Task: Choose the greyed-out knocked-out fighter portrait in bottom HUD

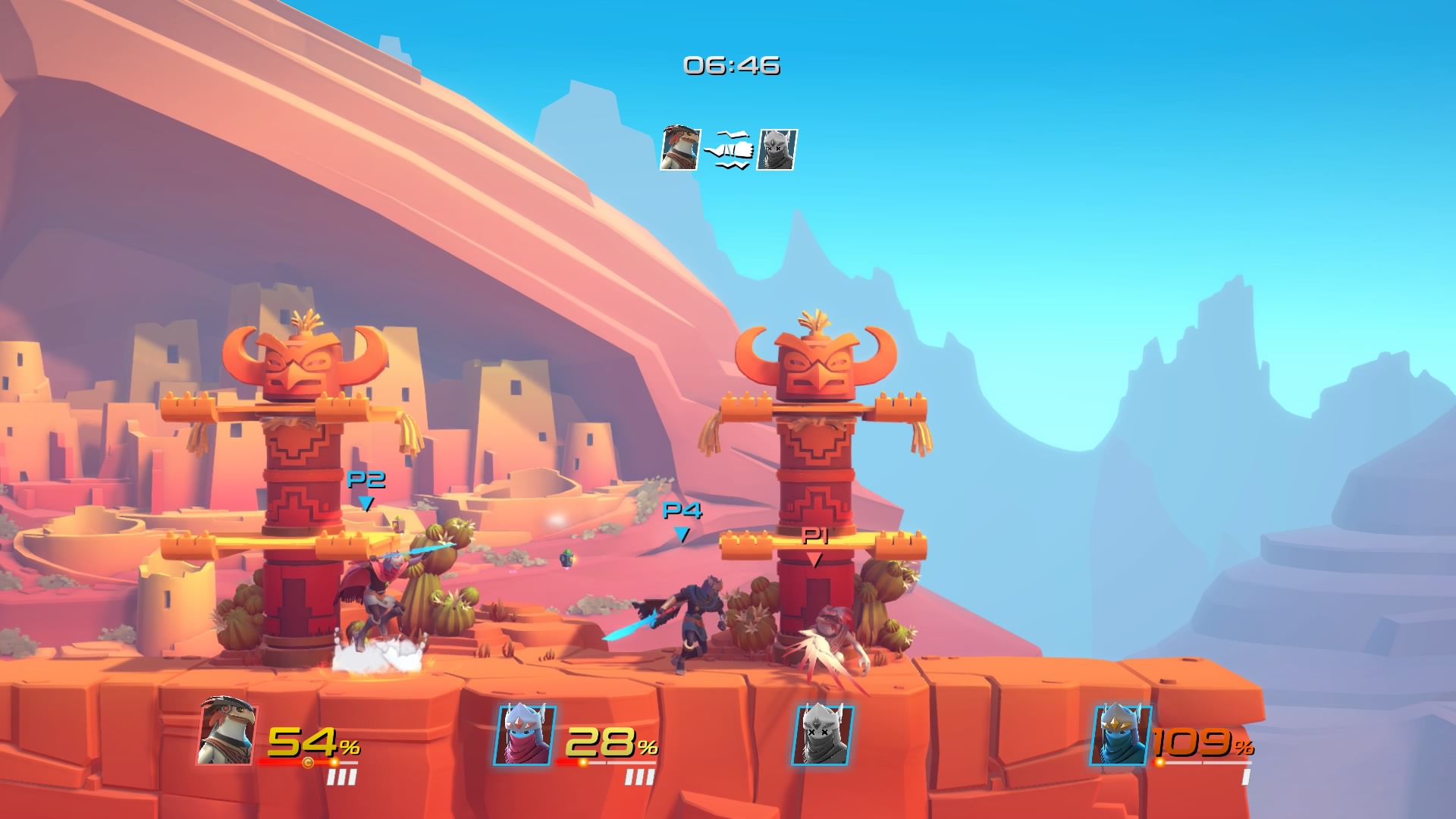Action: pyautogui.click(x=823, y=735)
